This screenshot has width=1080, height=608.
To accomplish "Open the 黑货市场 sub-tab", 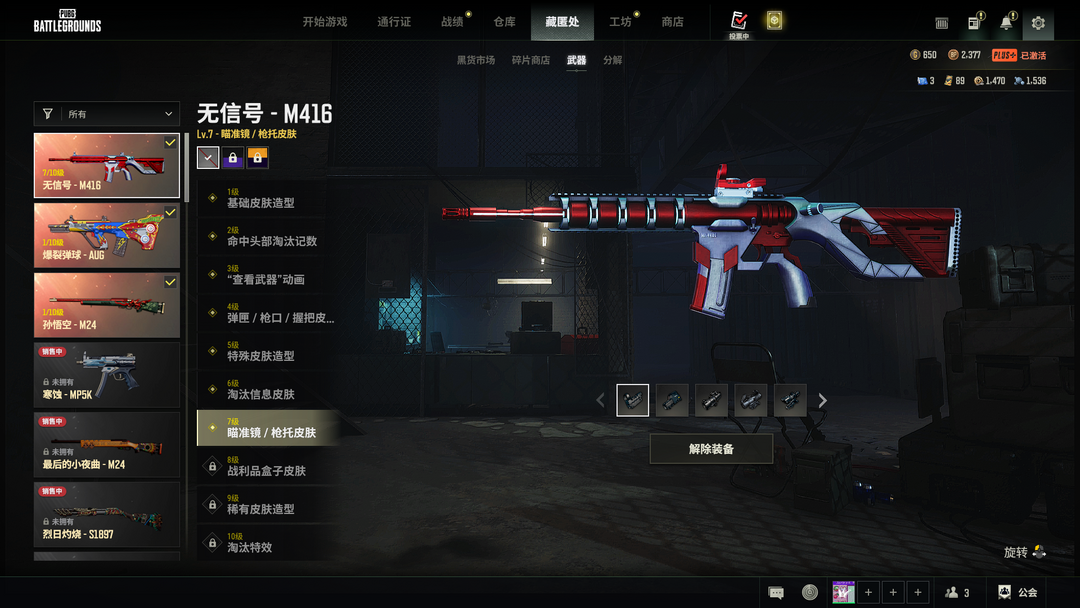I will tap(476, 60).
